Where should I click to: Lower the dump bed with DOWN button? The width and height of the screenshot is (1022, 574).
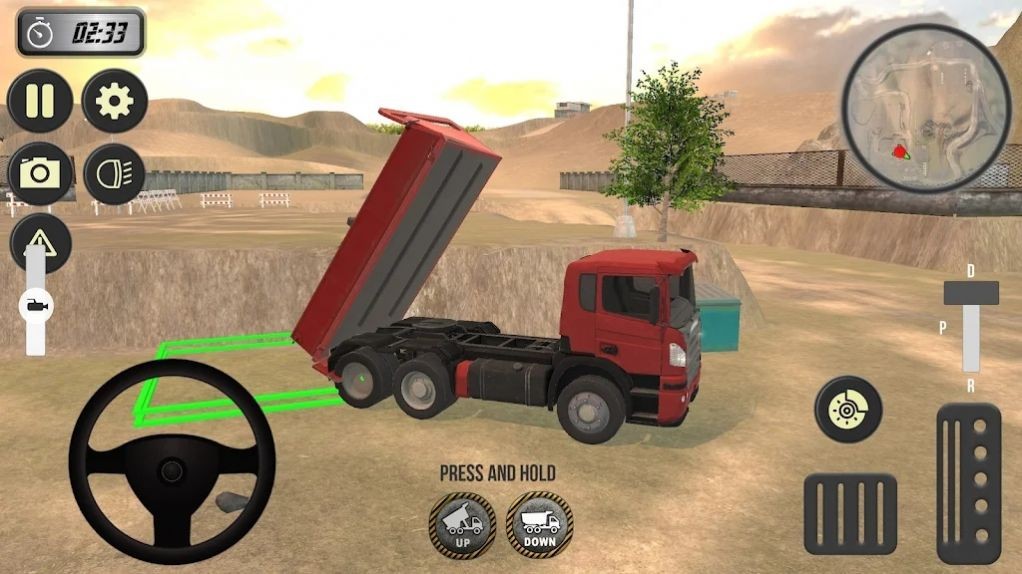click(539, 523)
